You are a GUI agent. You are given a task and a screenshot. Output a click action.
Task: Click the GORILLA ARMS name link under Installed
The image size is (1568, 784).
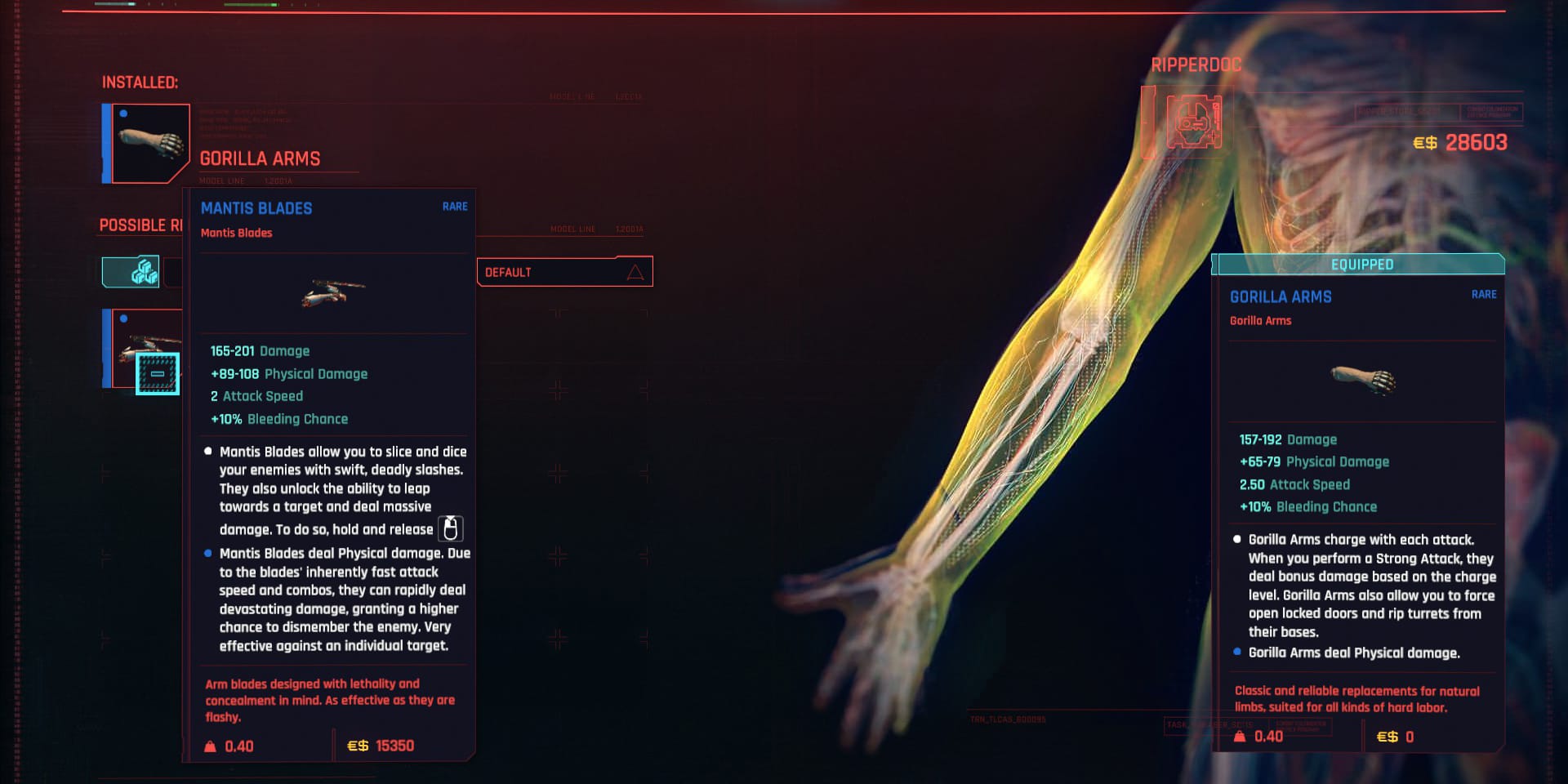[x=260, y=158]
